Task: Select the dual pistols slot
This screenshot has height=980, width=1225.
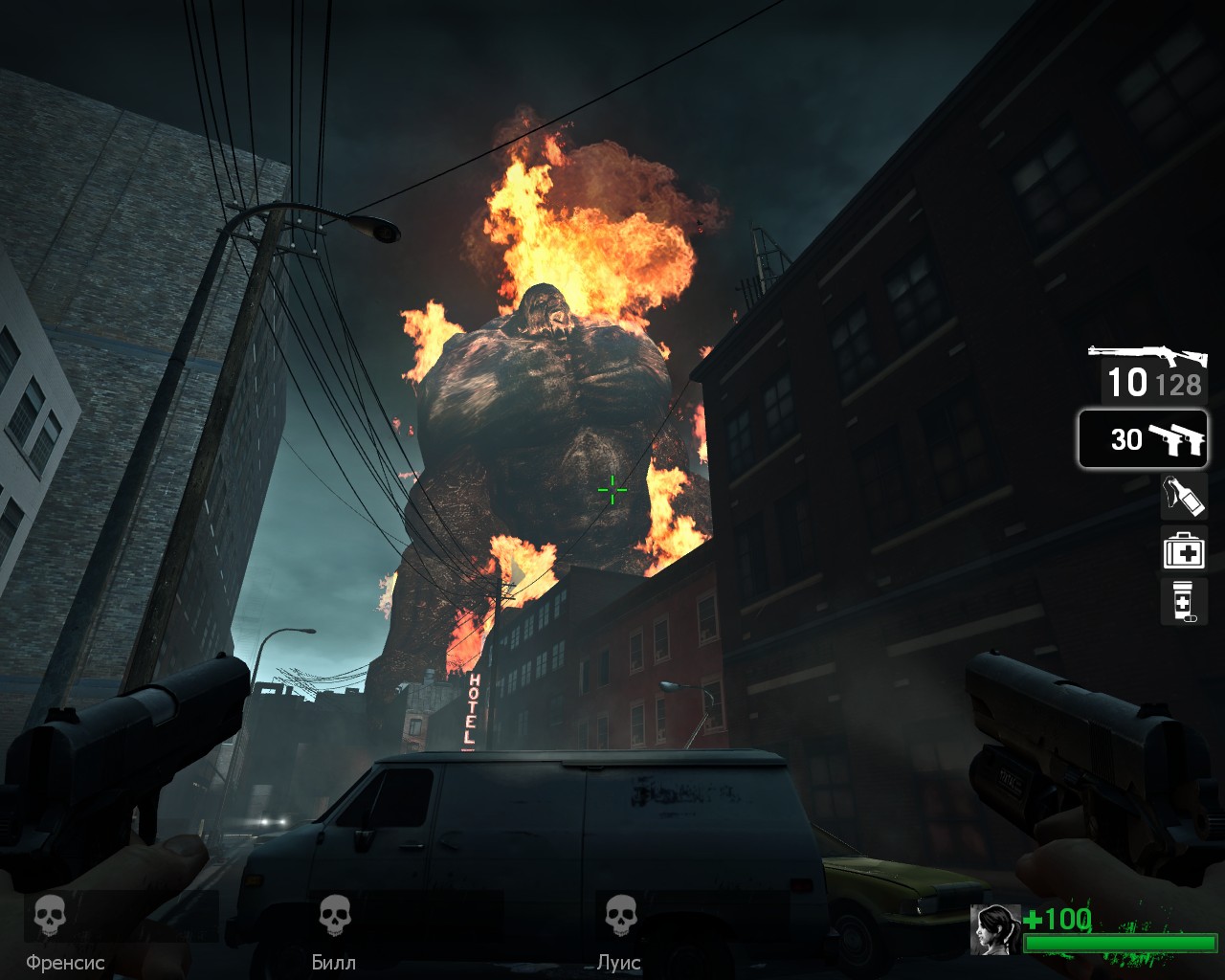Action: [x=1144, y=438]
